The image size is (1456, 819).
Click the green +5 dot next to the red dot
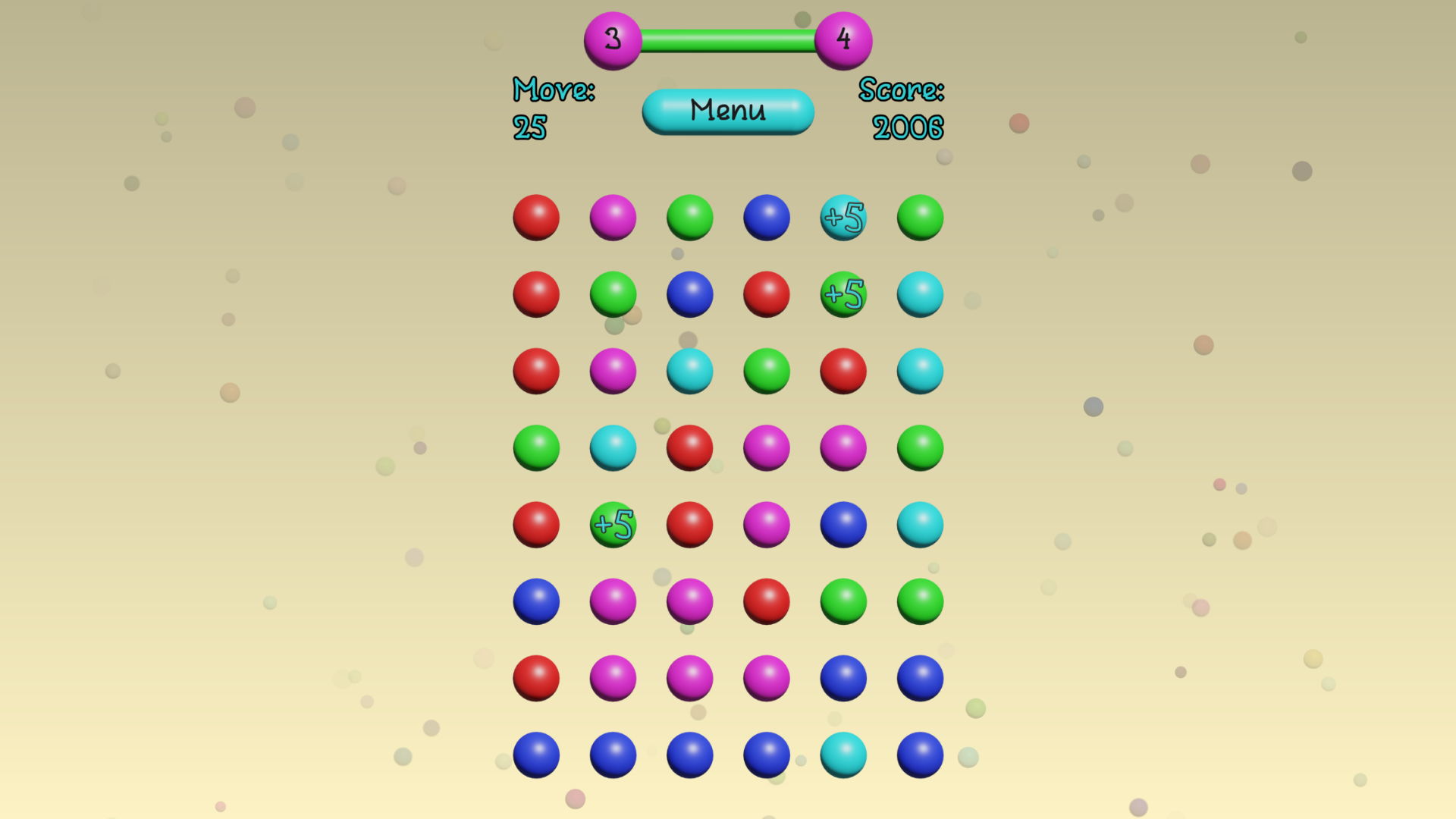613,524
